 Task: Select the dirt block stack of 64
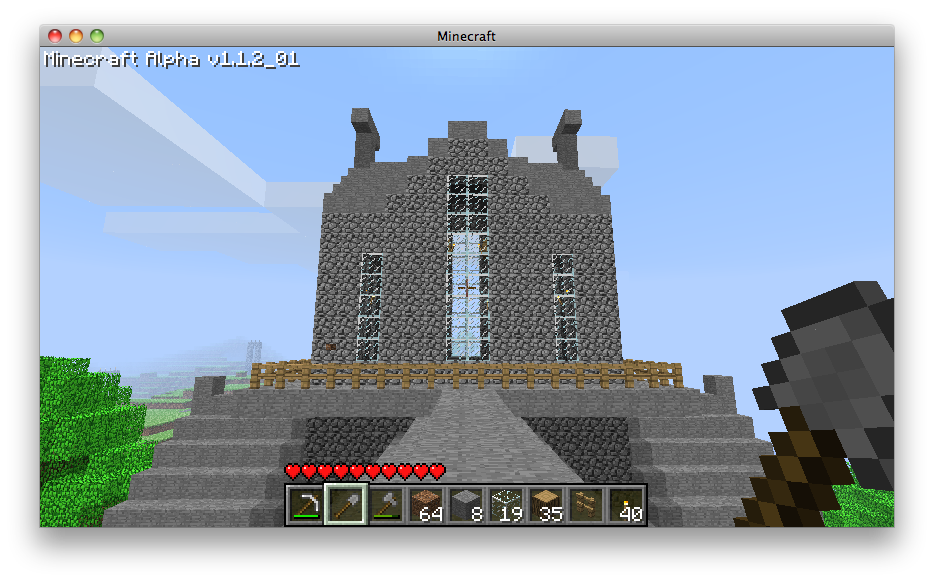click(426, 505)
